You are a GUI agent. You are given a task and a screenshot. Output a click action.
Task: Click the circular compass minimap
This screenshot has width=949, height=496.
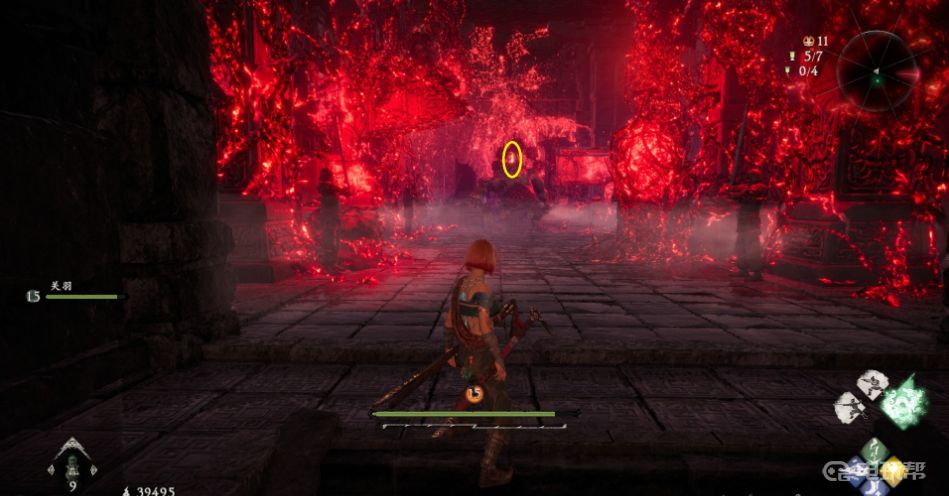pyautogui.click(x=876, y=70)
